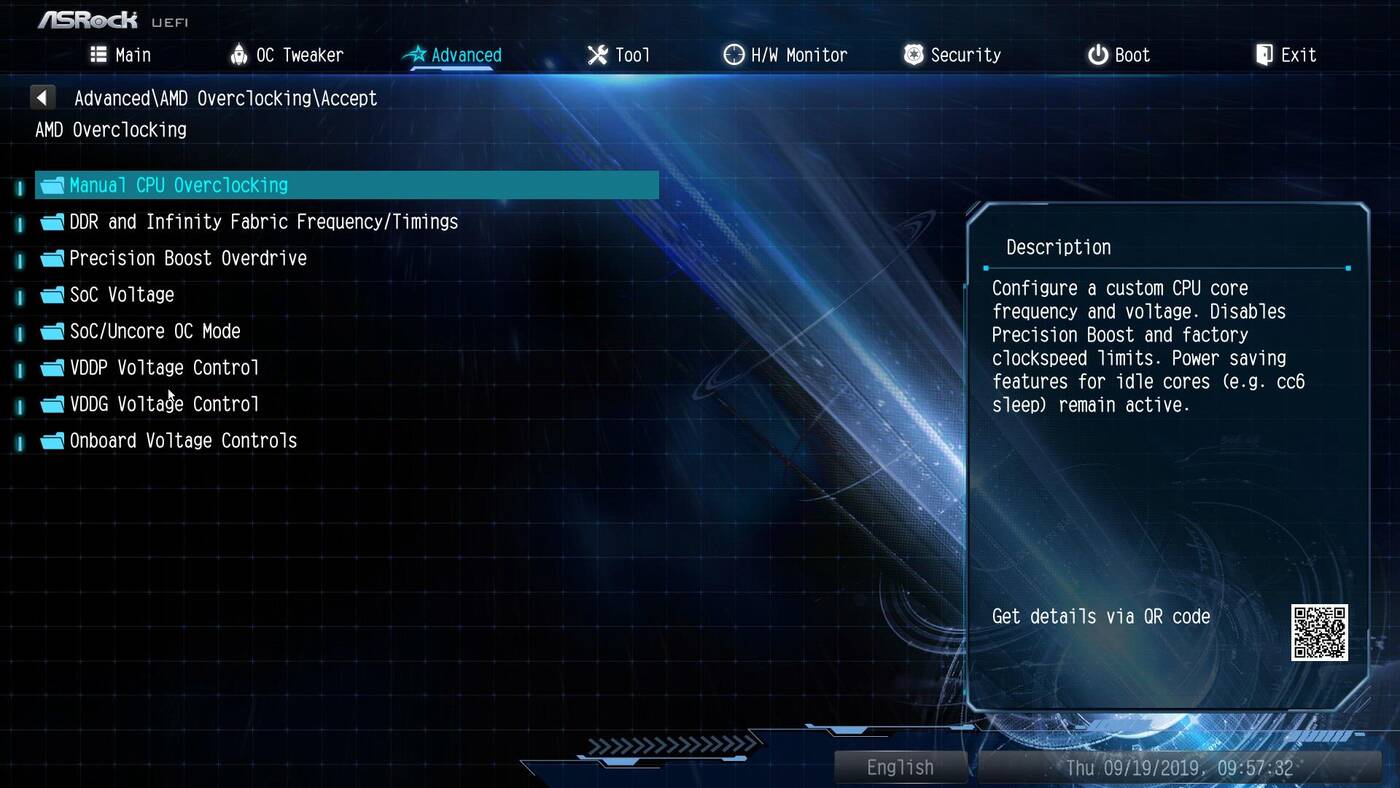Open VDDG Voltage Control
This screenshot has width=1400, height=788.
point(163,404)
